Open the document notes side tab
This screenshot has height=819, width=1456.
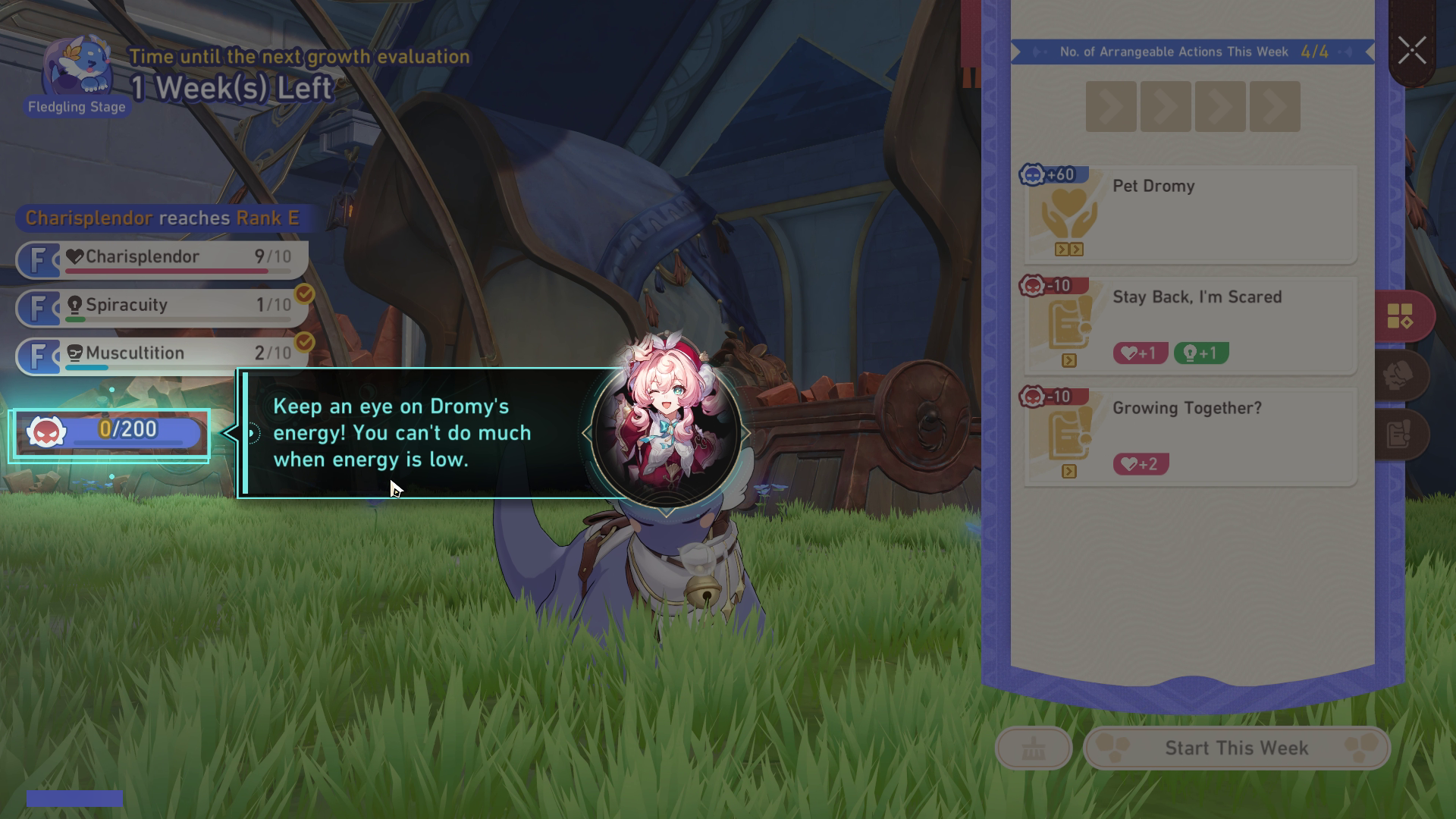pos(1400,435)
